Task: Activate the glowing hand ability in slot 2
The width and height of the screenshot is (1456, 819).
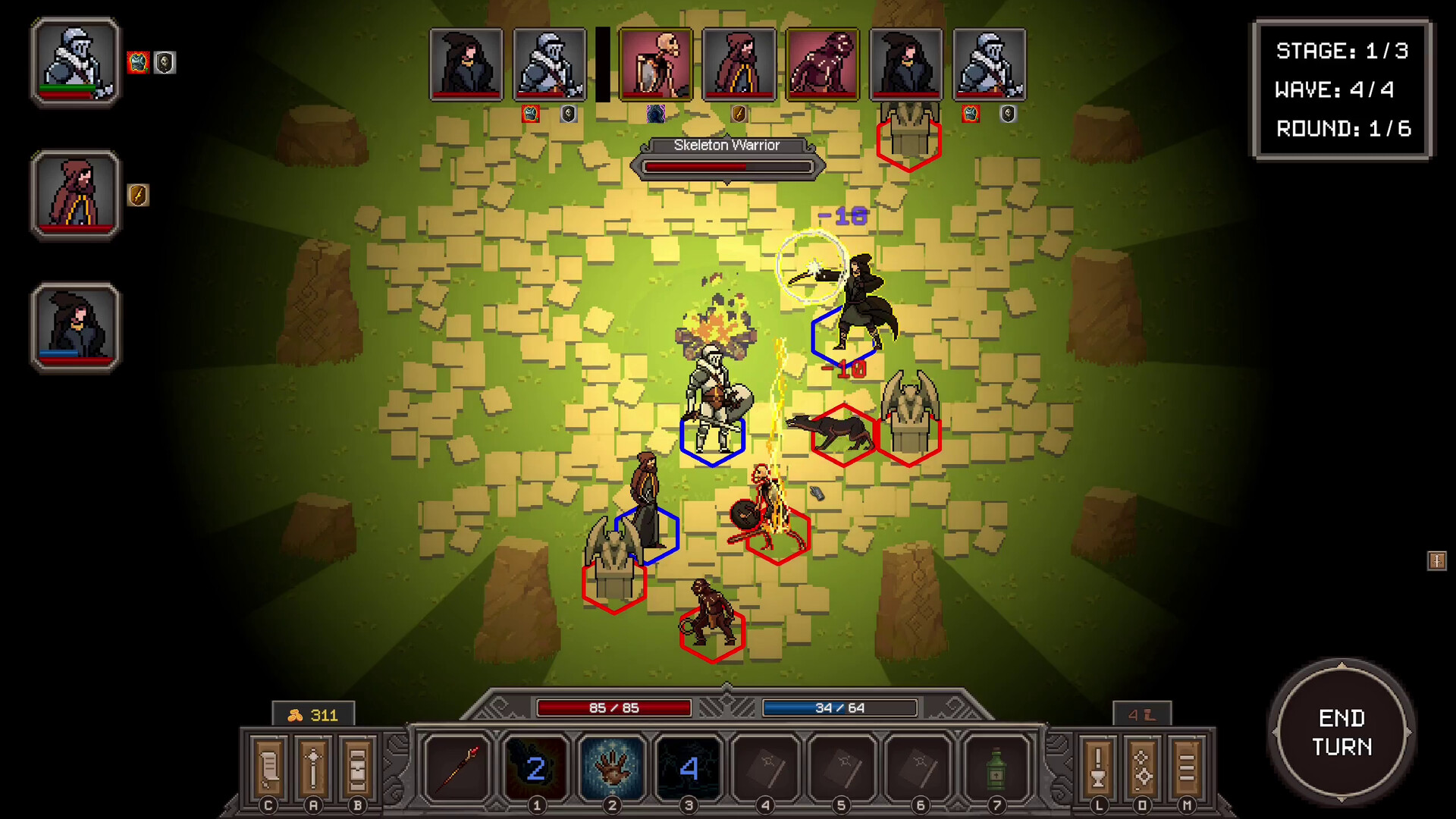Action: (x=613, y=770)
